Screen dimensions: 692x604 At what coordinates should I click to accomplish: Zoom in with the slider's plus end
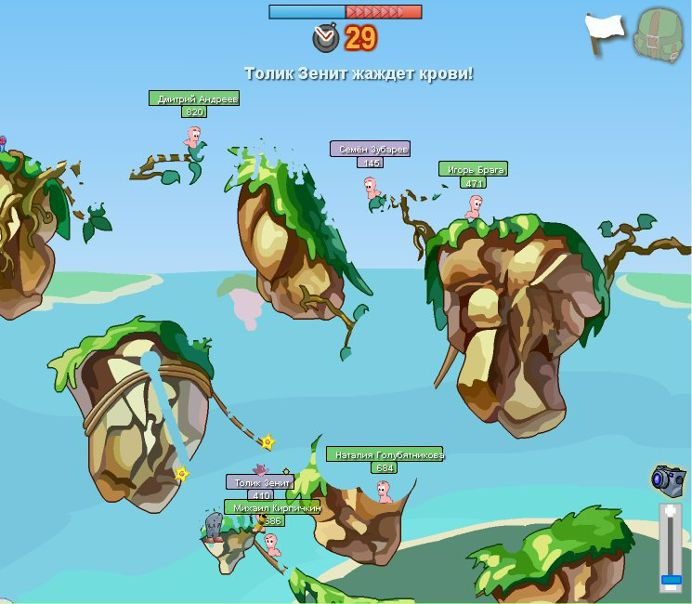tap(671, 512)
